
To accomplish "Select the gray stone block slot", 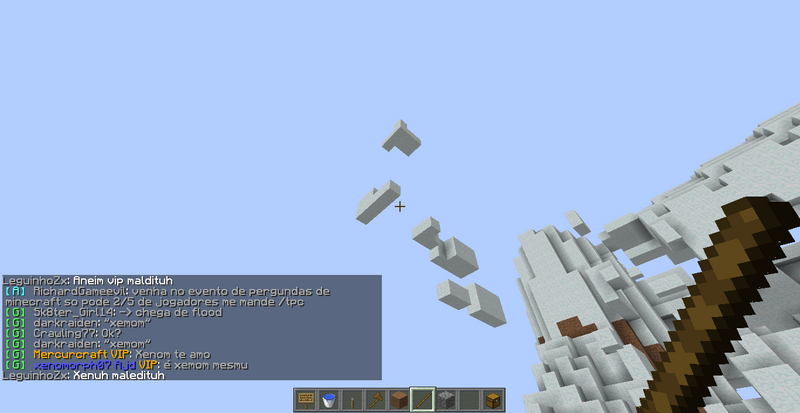I will [446, 400].
